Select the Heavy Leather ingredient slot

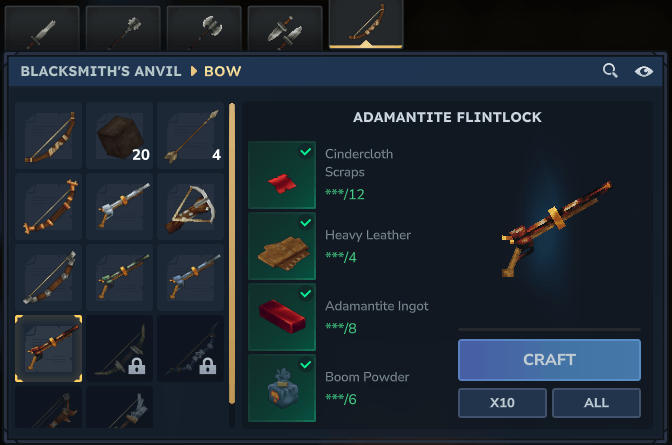pos(282,246)
